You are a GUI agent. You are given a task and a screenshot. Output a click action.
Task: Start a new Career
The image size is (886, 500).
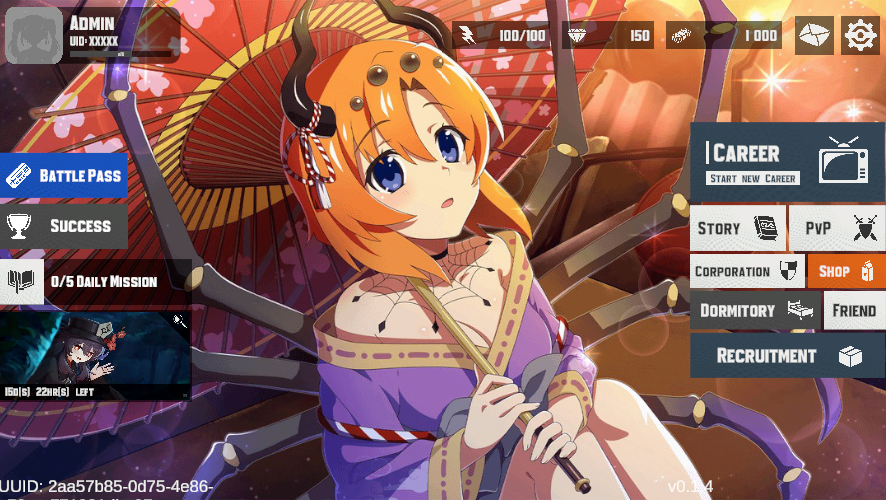(x=786, y=162)
